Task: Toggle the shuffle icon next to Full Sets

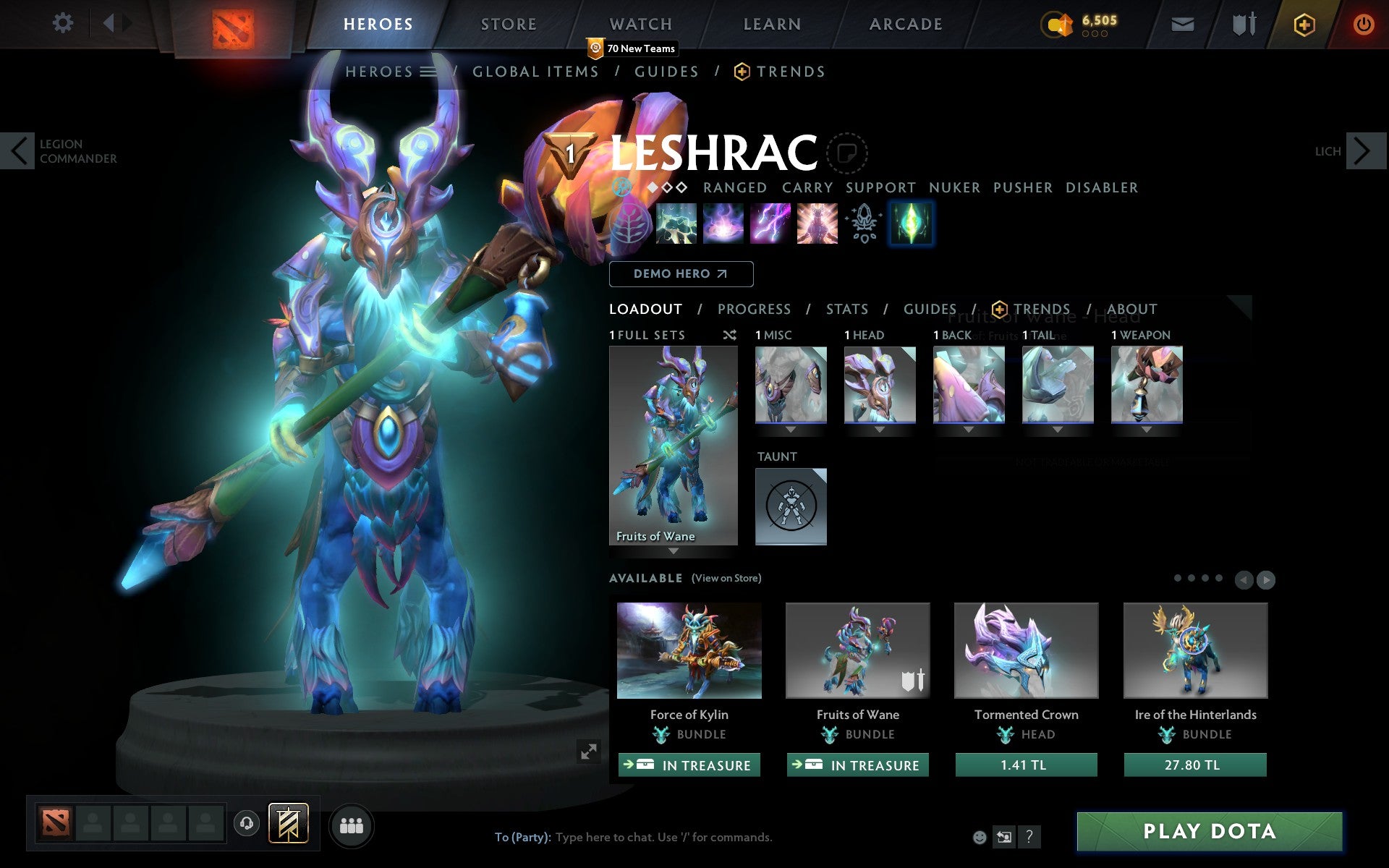Action: click(x=729, y=335)
